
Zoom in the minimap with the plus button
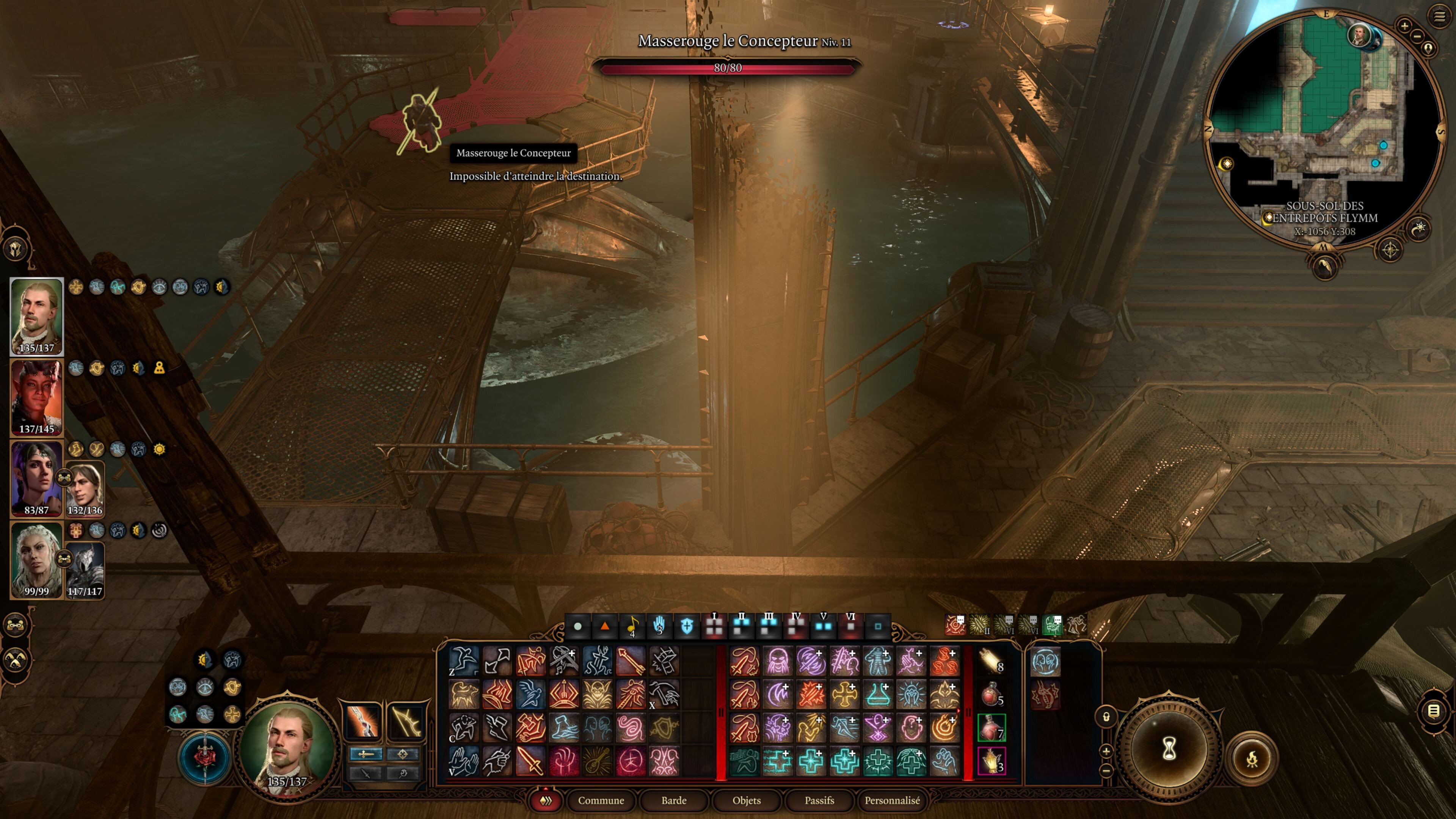(1404, 25)
